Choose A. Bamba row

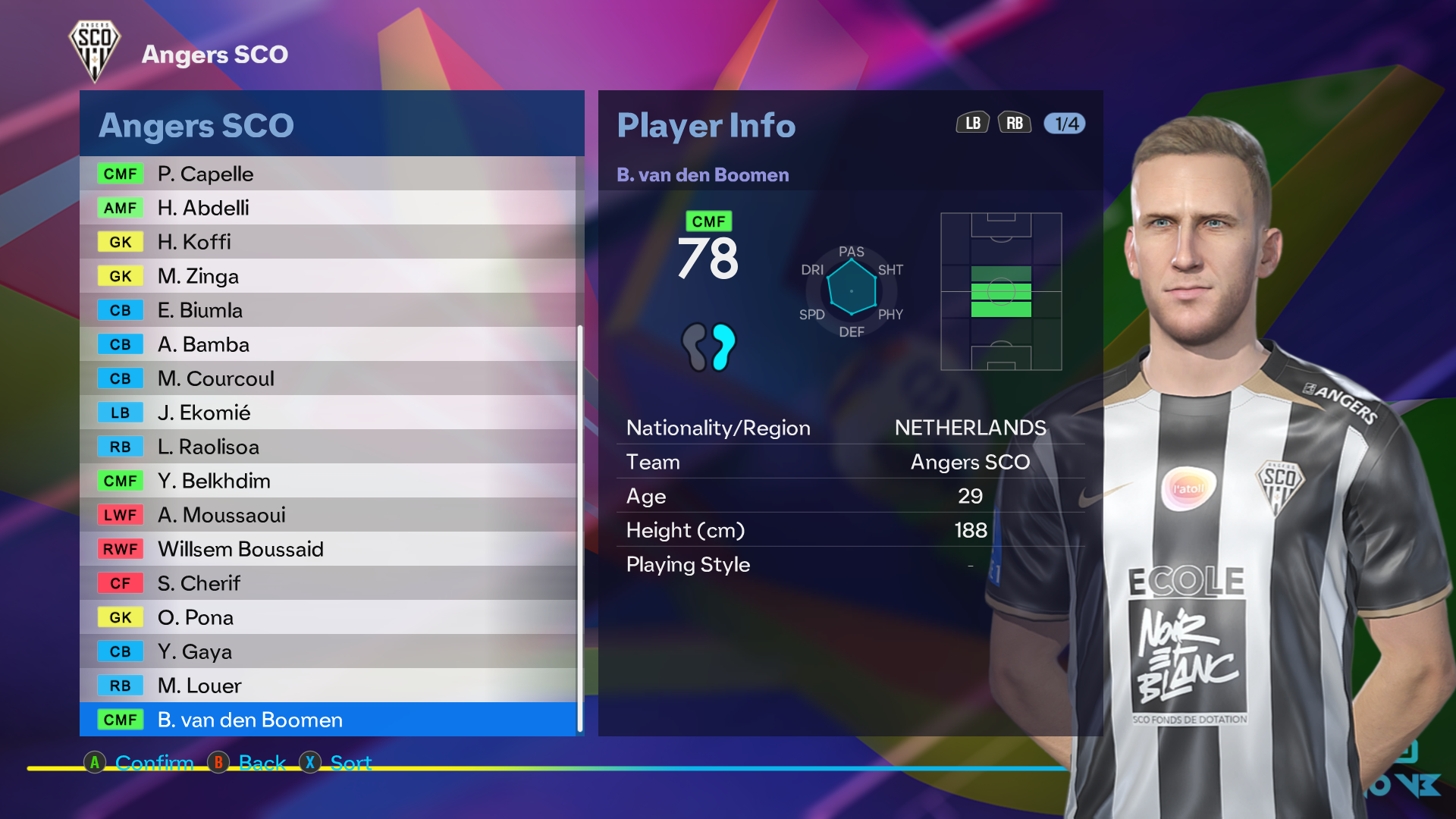click(x=328, y=344)
